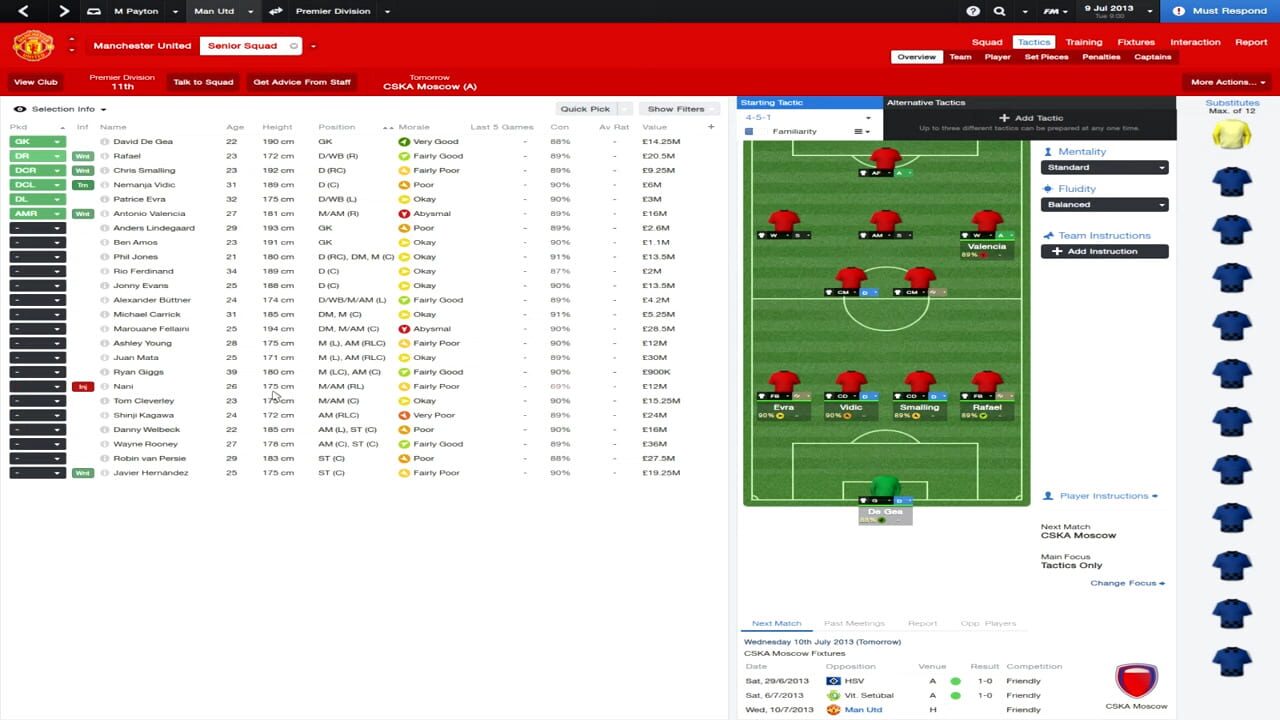Click the Quick Pick button
Image resolution: width=1280 pixels, height=720 pixels.
point(587,108)
